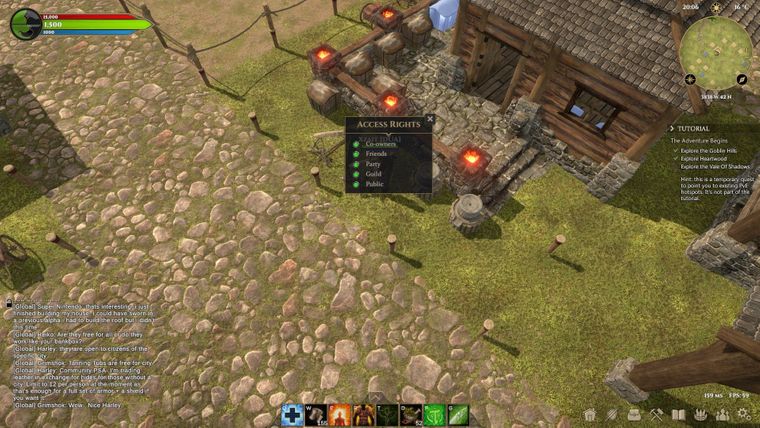760x428 pixels.
Task: Click the feather button beside the minimap
Action: click(x=742, y=78)
